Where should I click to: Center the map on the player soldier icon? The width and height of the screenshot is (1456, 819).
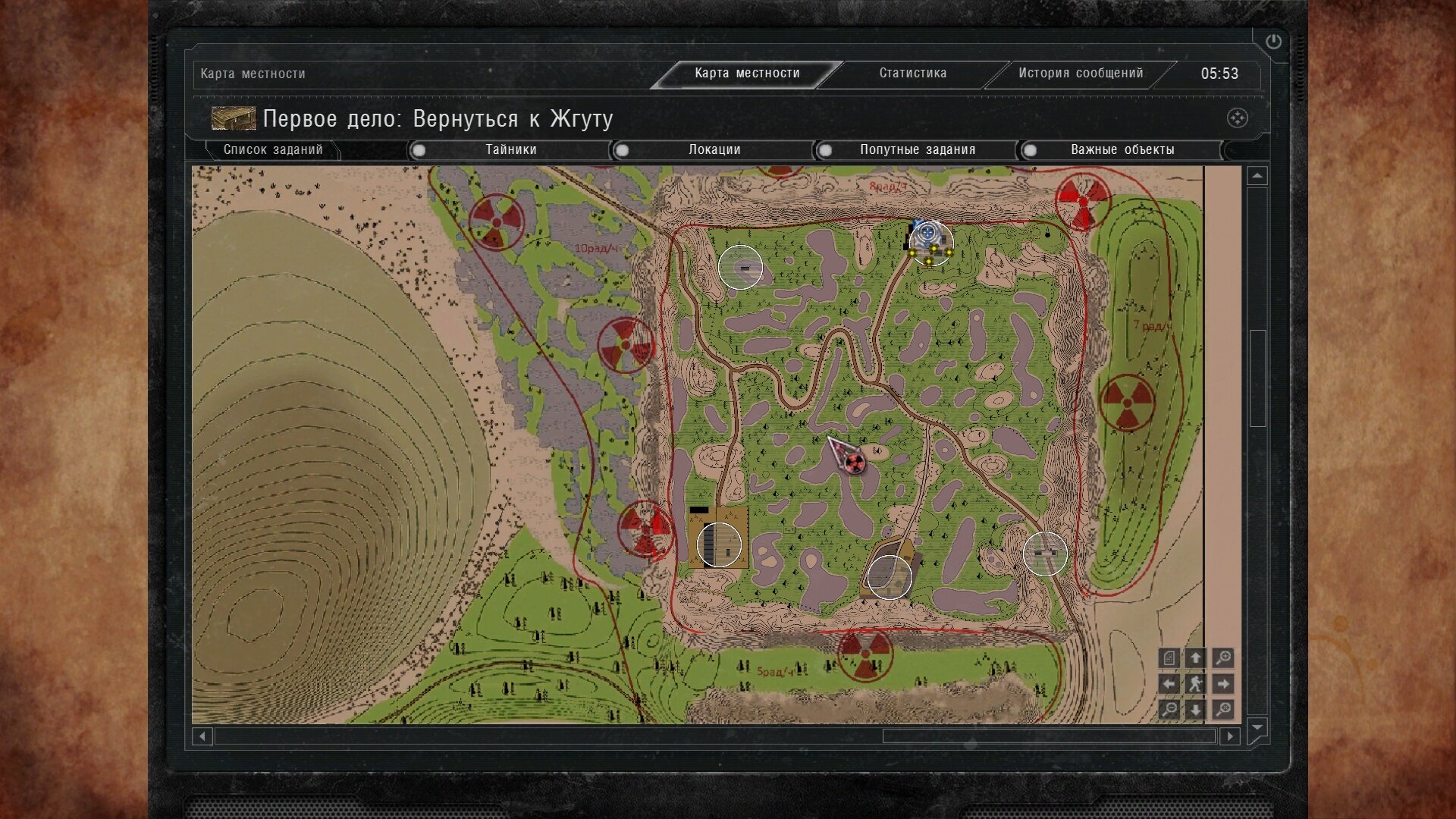pos(1195,684)
